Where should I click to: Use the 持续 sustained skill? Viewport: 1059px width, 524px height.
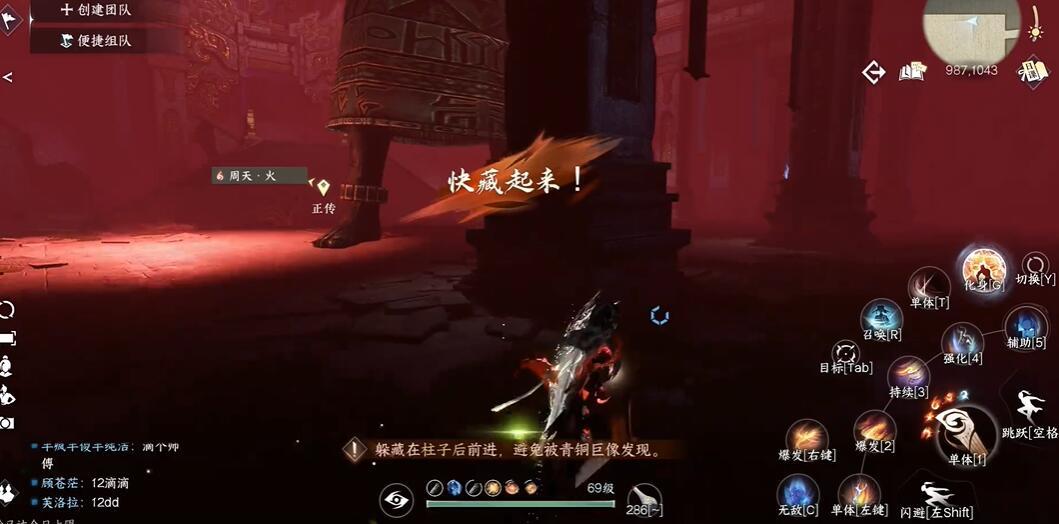coord(908,375)
